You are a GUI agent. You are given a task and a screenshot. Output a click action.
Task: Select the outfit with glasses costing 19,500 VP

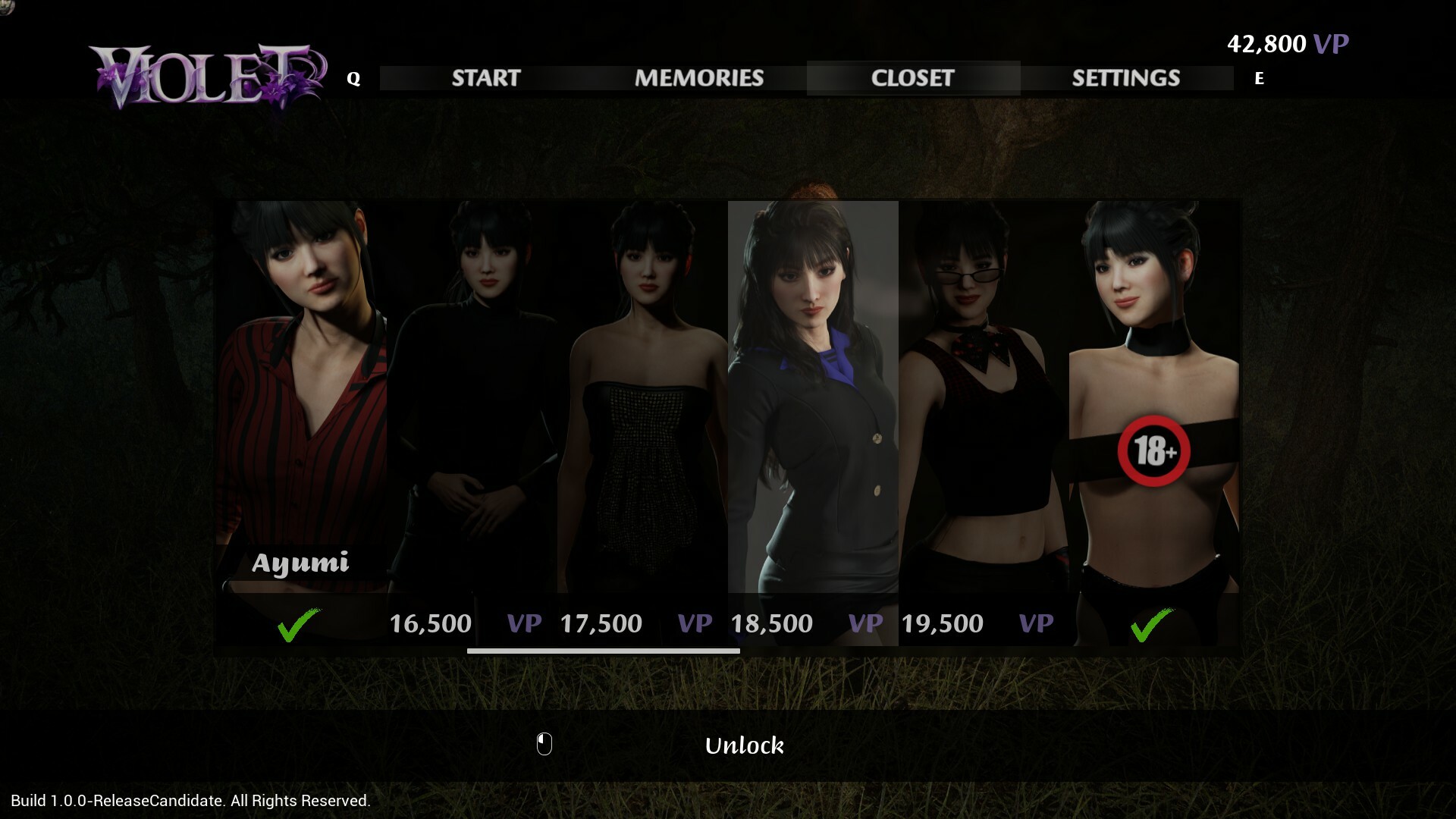click(x=982, y=394)
